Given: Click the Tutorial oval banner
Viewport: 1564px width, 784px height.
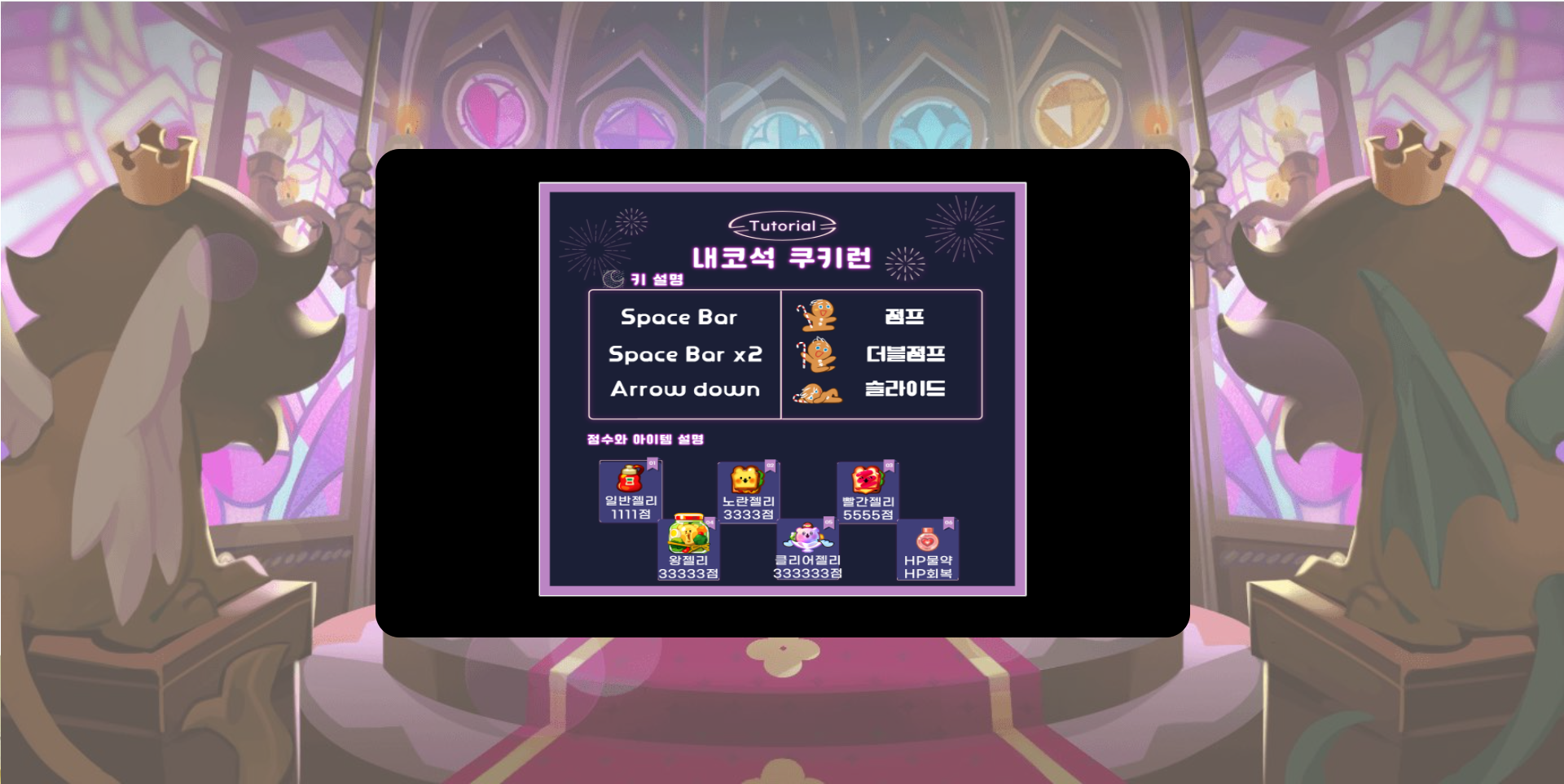Looking at the screenshot, I should (x=783, y=225).
